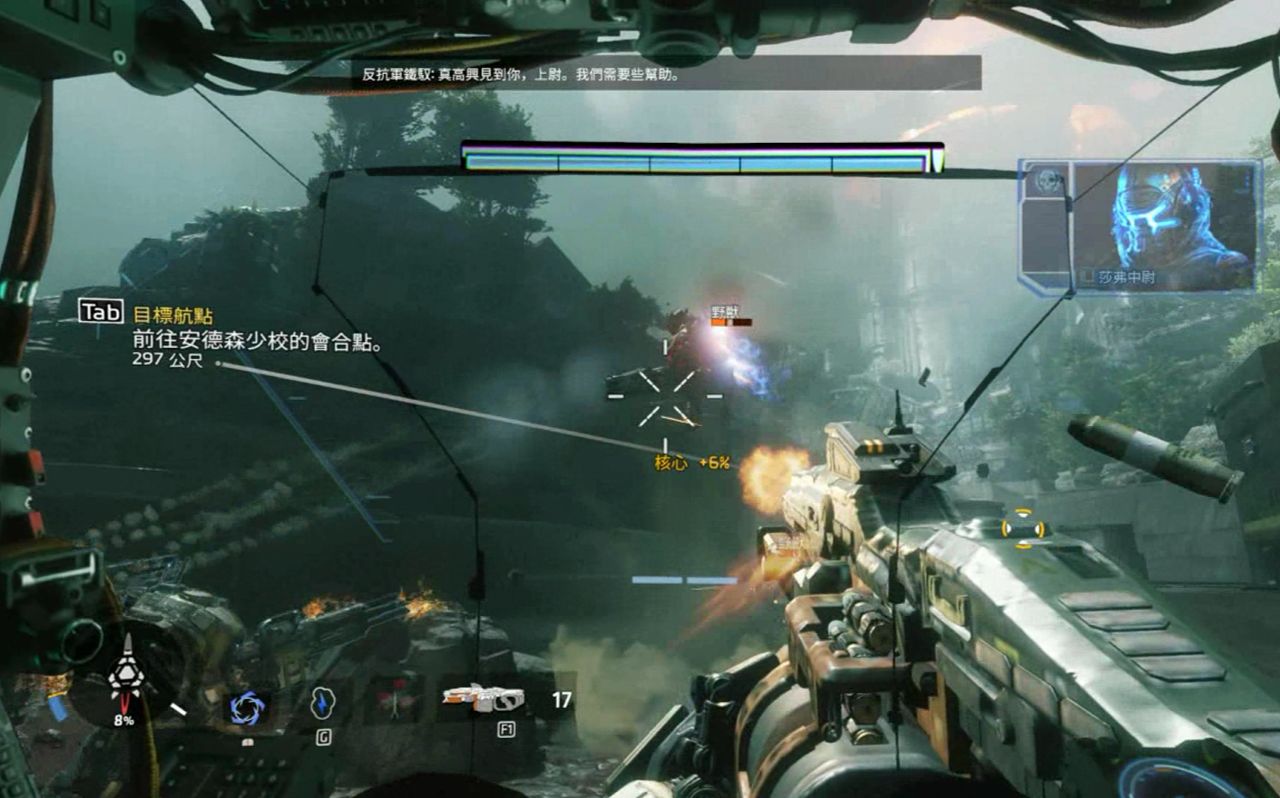
Task: Select the orange-and-white titan weapon icon
Action: 484,698
